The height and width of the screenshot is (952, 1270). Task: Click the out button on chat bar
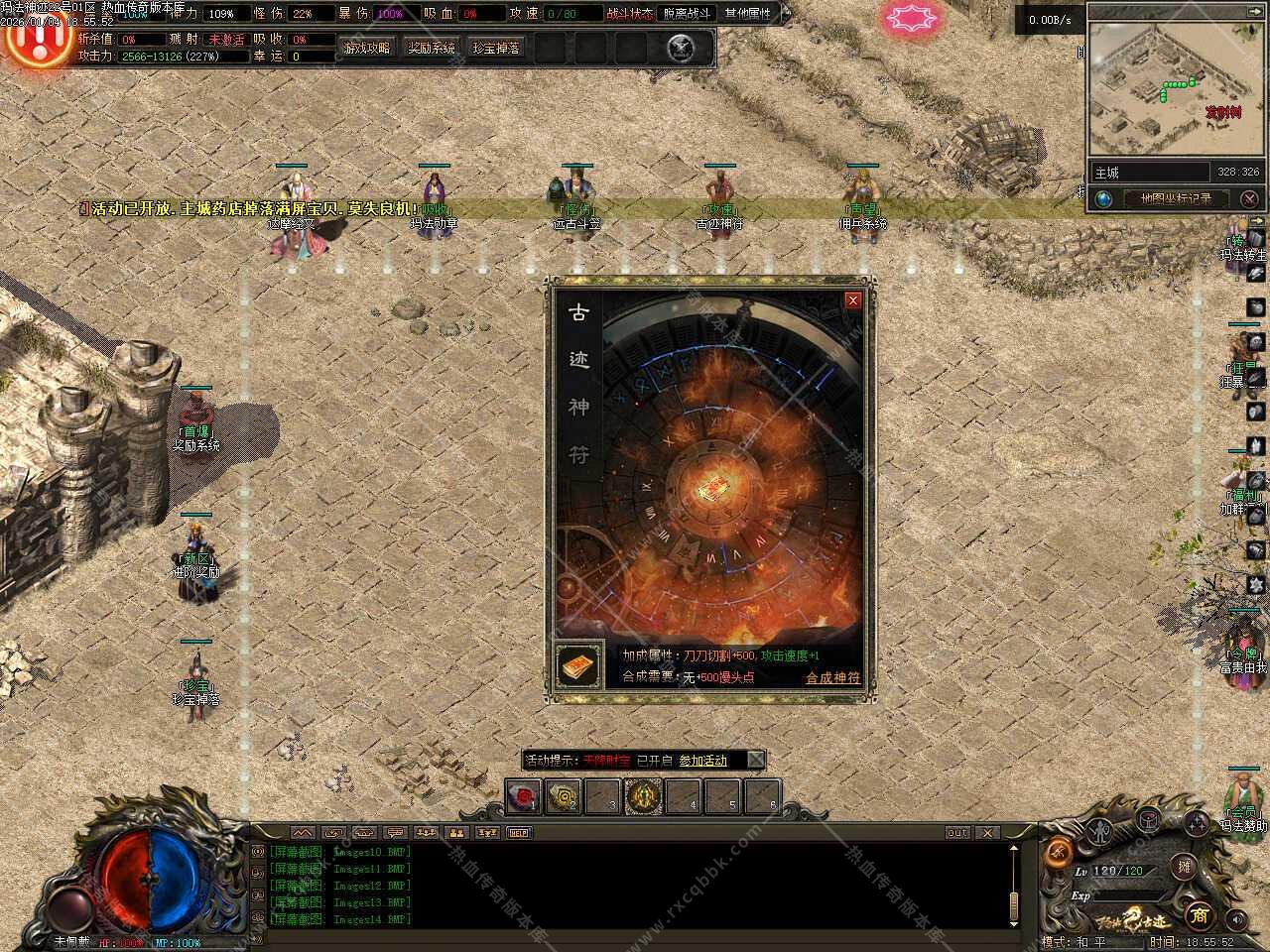click(x=956, y=833)
